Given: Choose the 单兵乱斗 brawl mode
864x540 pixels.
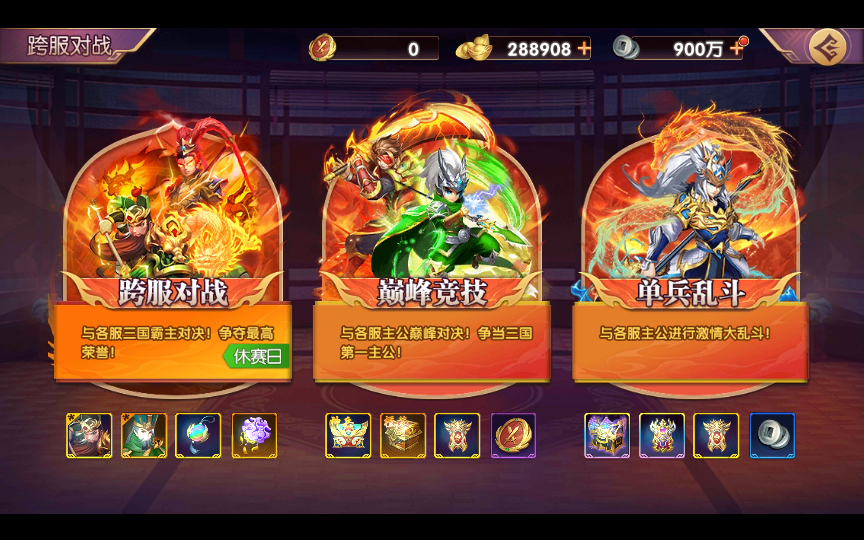Looking at the screenshot, I should (690, 290).
